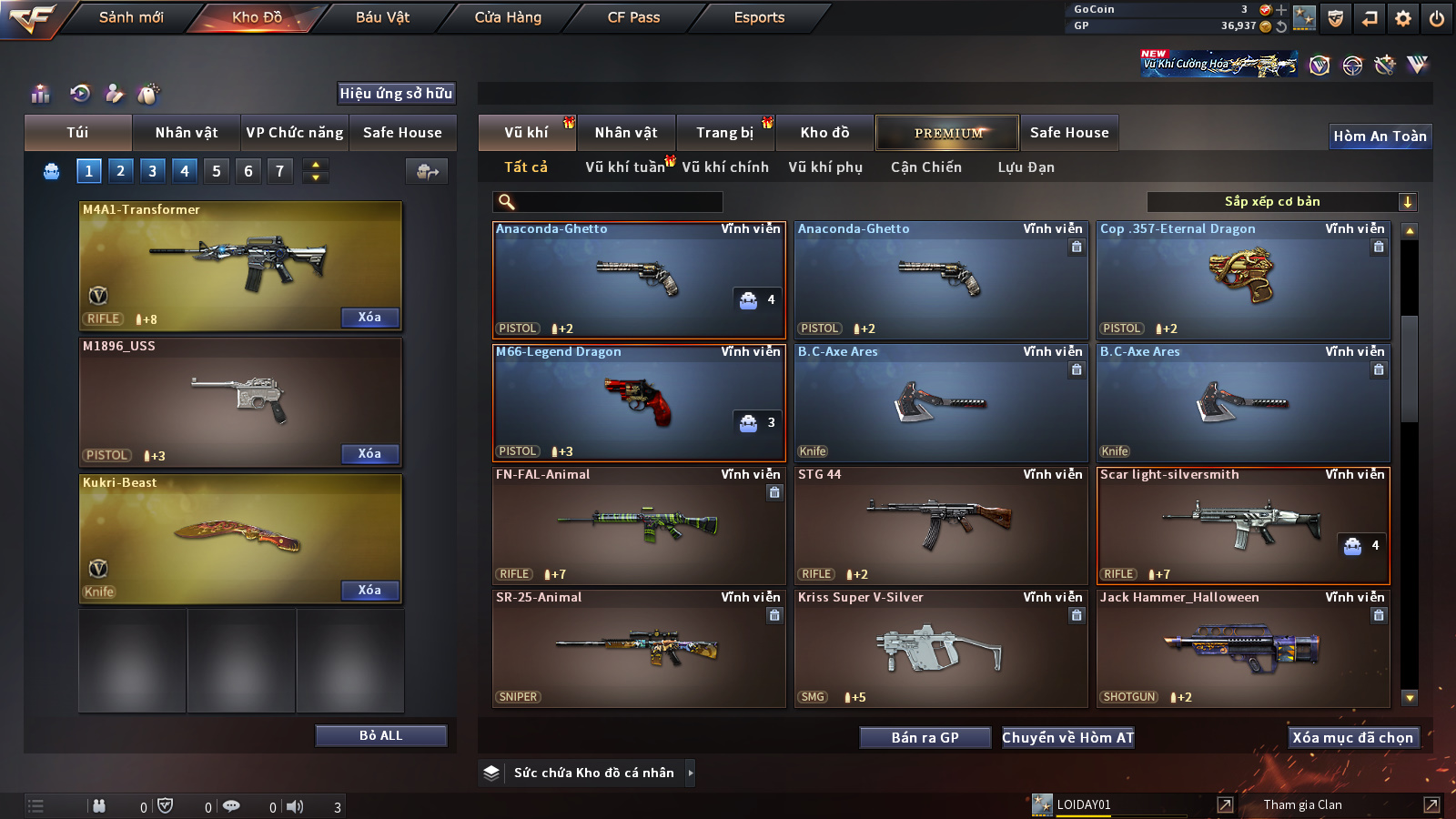Open settings with the gear icon
This screenshot has width=1456, height=819.
pyautogui.click(x=1403, y=18)
